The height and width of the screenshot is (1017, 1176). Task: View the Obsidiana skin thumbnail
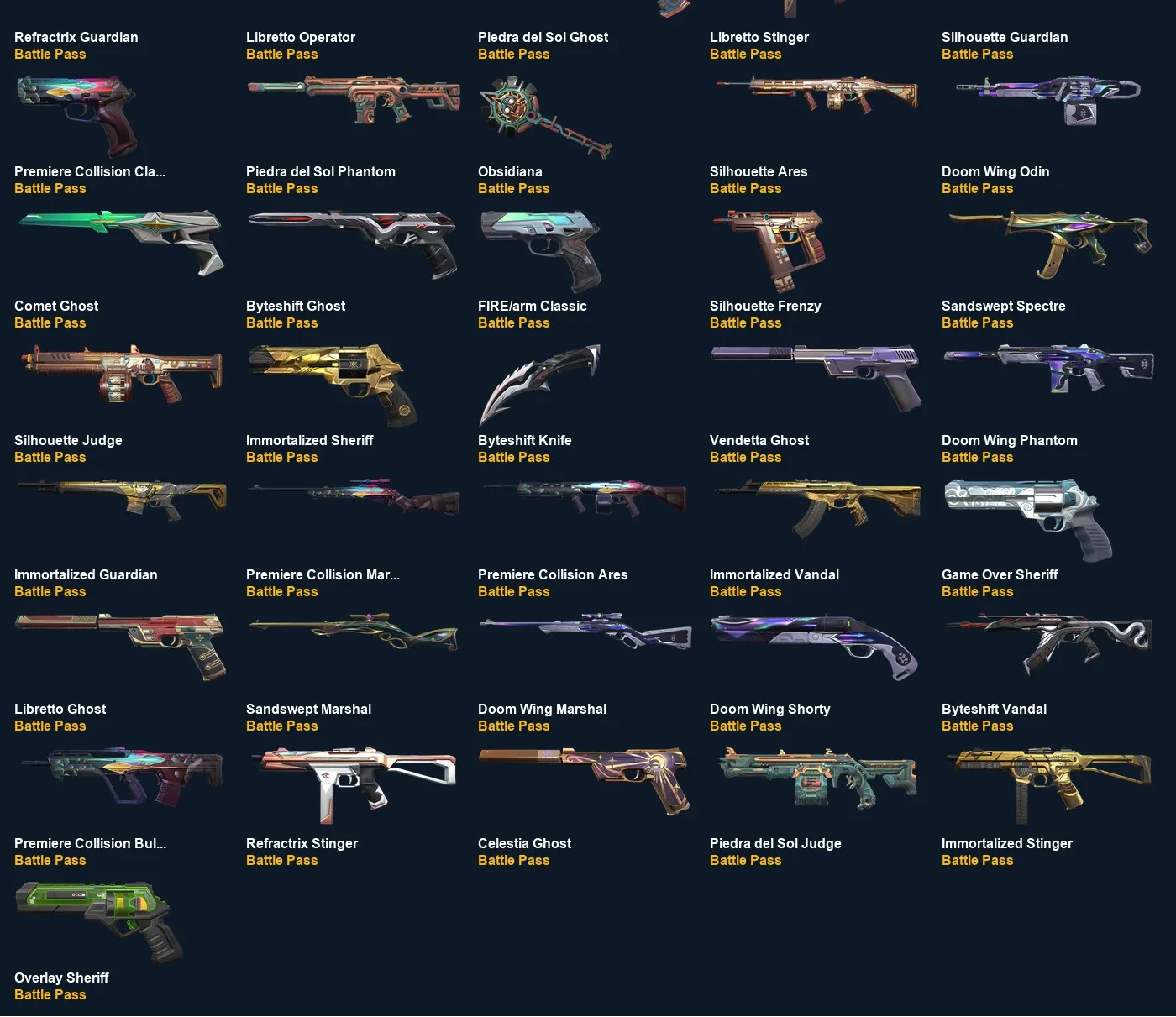(542, 249)
